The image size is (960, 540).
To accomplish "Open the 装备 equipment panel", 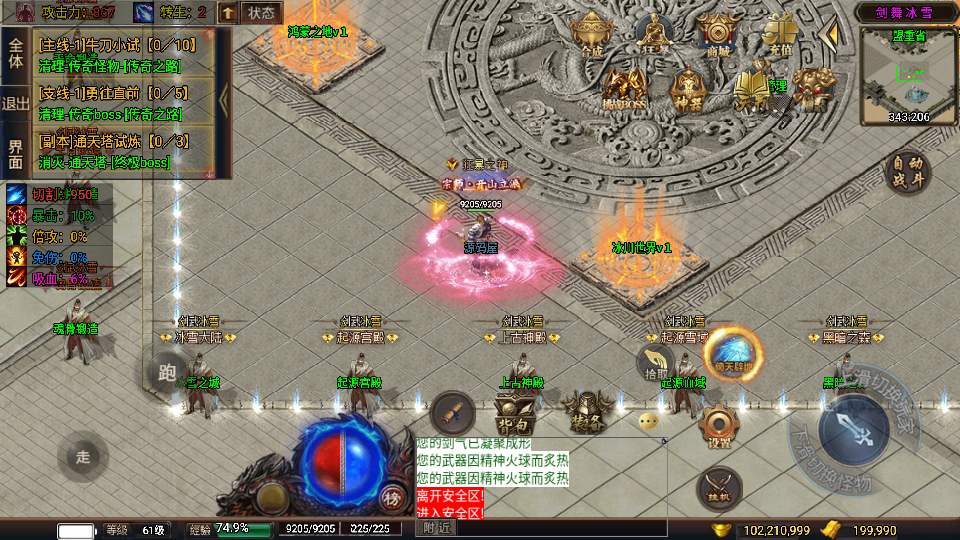I will 585,408.
